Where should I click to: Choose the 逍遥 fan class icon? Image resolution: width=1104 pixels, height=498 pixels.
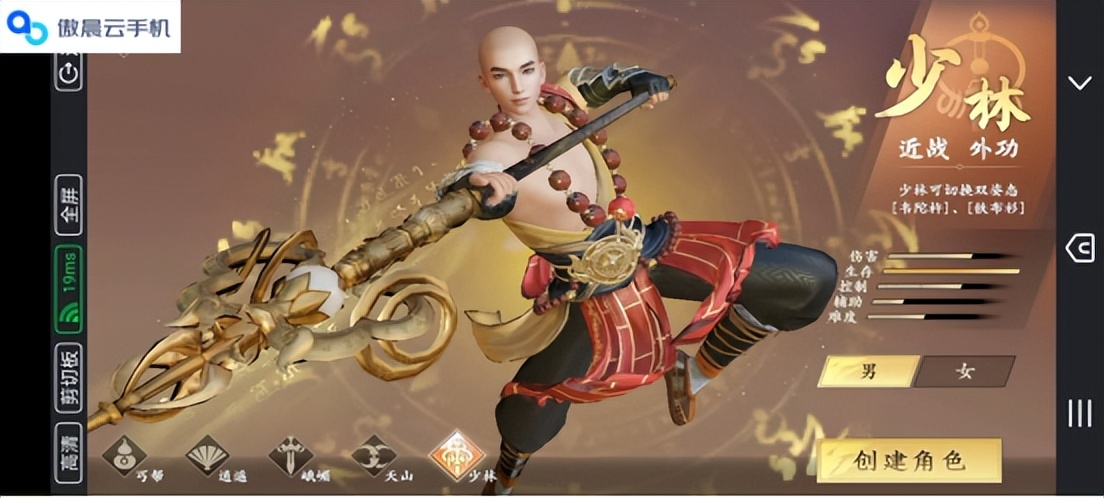pyautogui.click(x=207, y=456)
